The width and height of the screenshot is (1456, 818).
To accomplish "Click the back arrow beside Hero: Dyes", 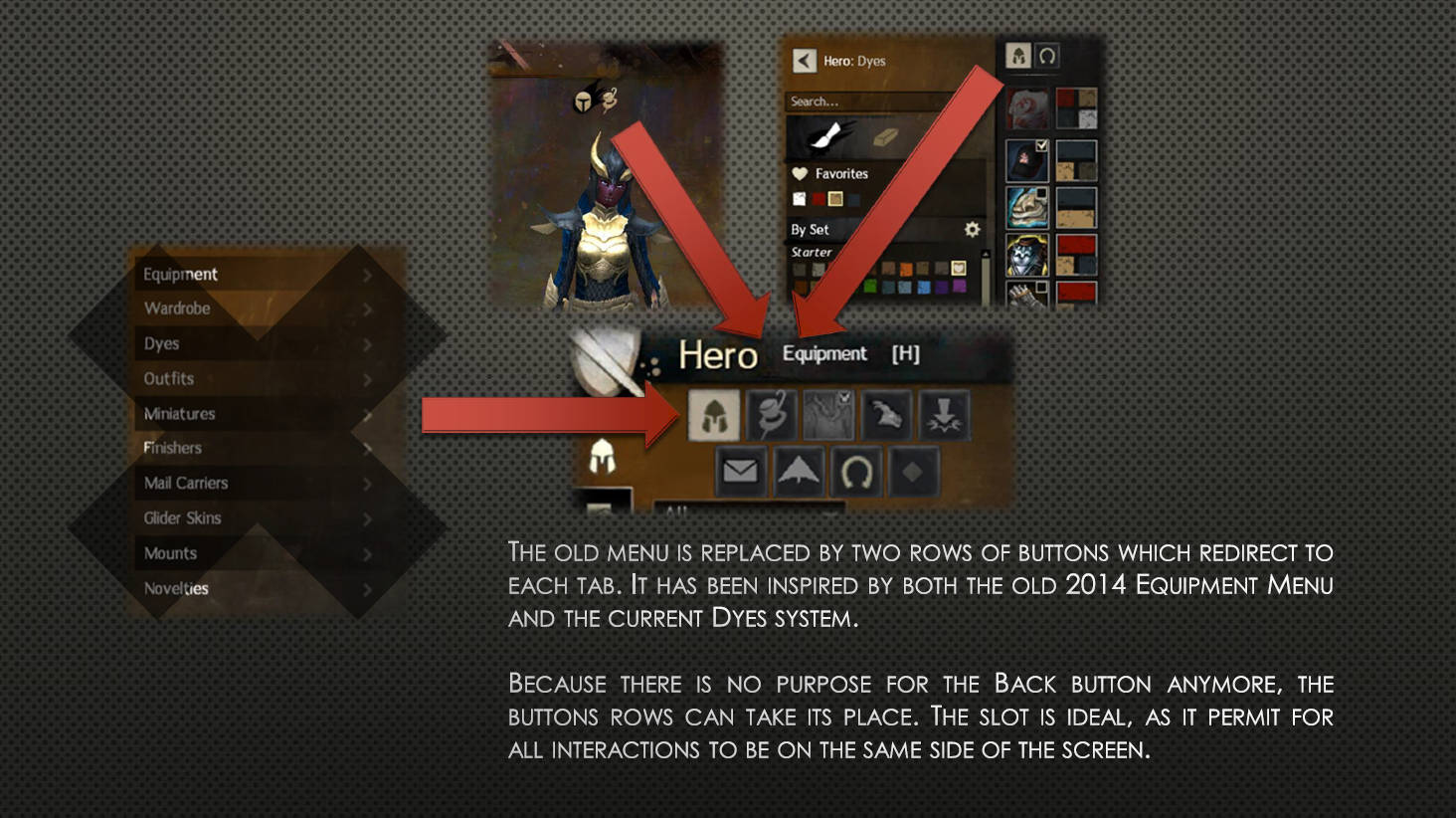I will click(804, 61).
